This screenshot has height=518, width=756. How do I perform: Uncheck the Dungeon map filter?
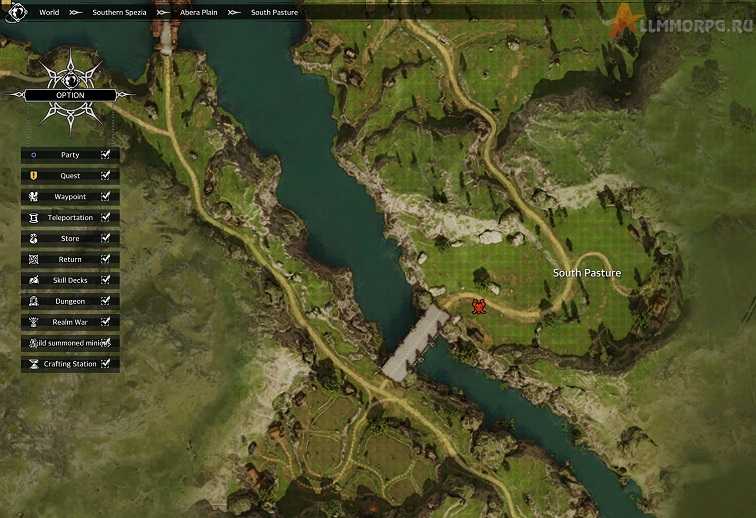[105, 301]
